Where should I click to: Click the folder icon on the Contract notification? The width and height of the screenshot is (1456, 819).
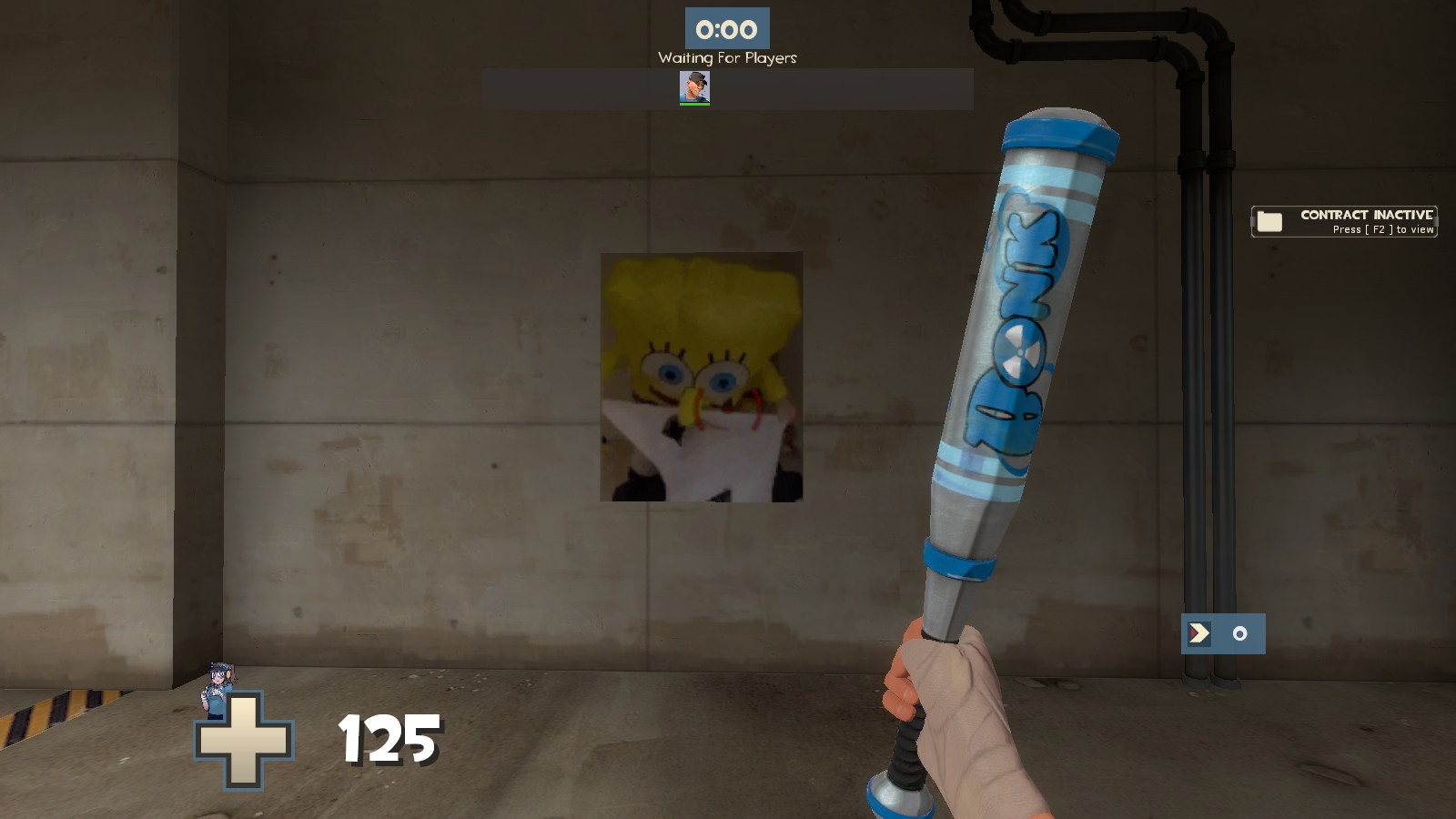[x=1267, y=219]
